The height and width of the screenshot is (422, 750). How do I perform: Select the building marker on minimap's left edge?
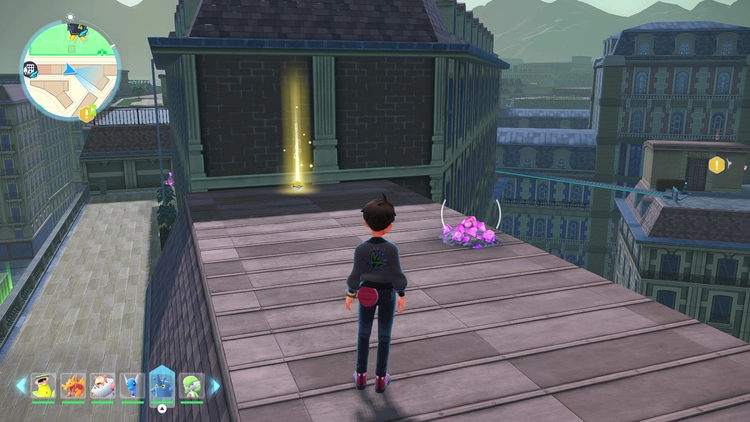[30, 68]
